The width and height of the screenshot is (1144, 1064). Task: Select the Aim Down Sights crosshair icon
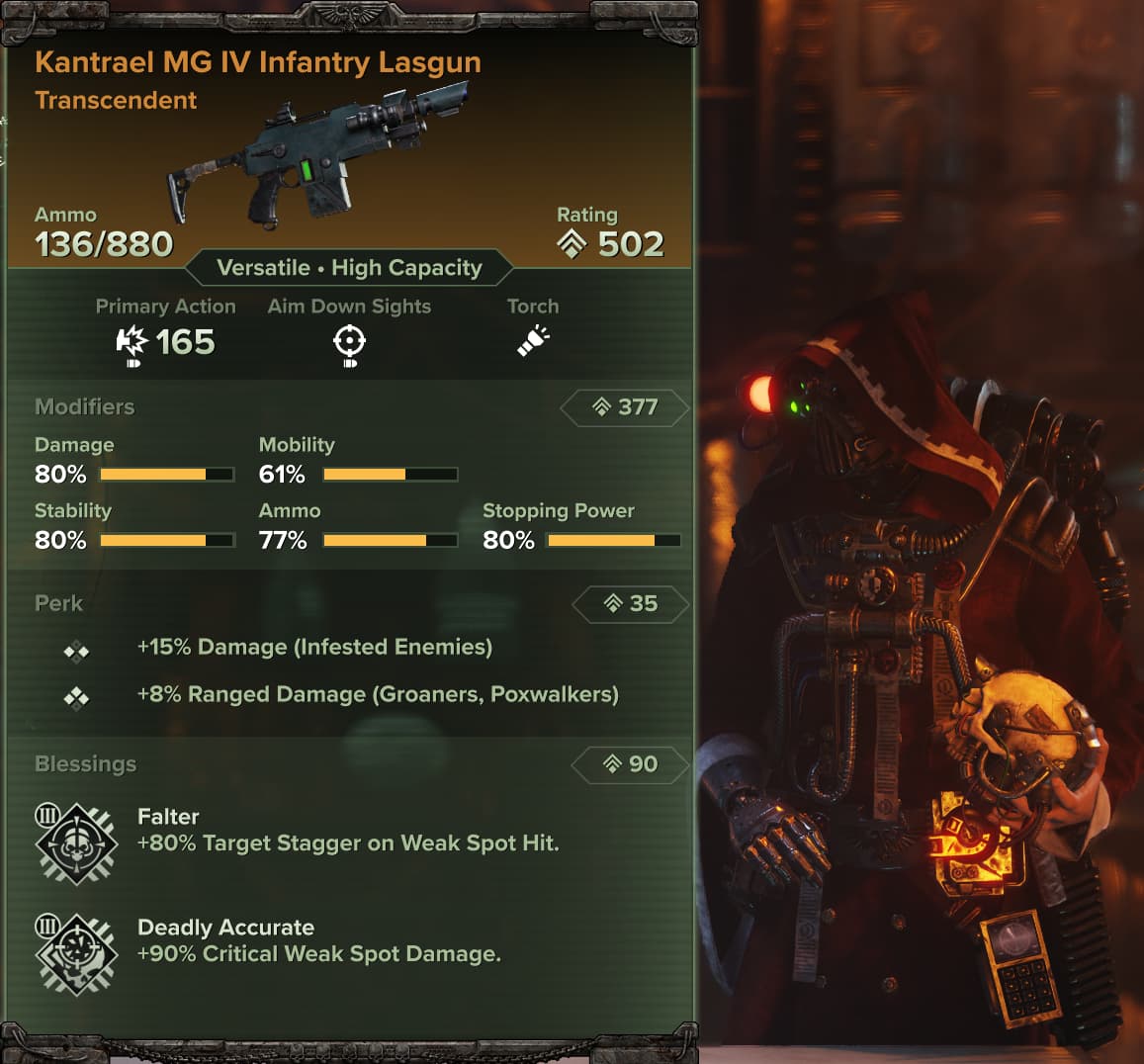coord(349,343)
